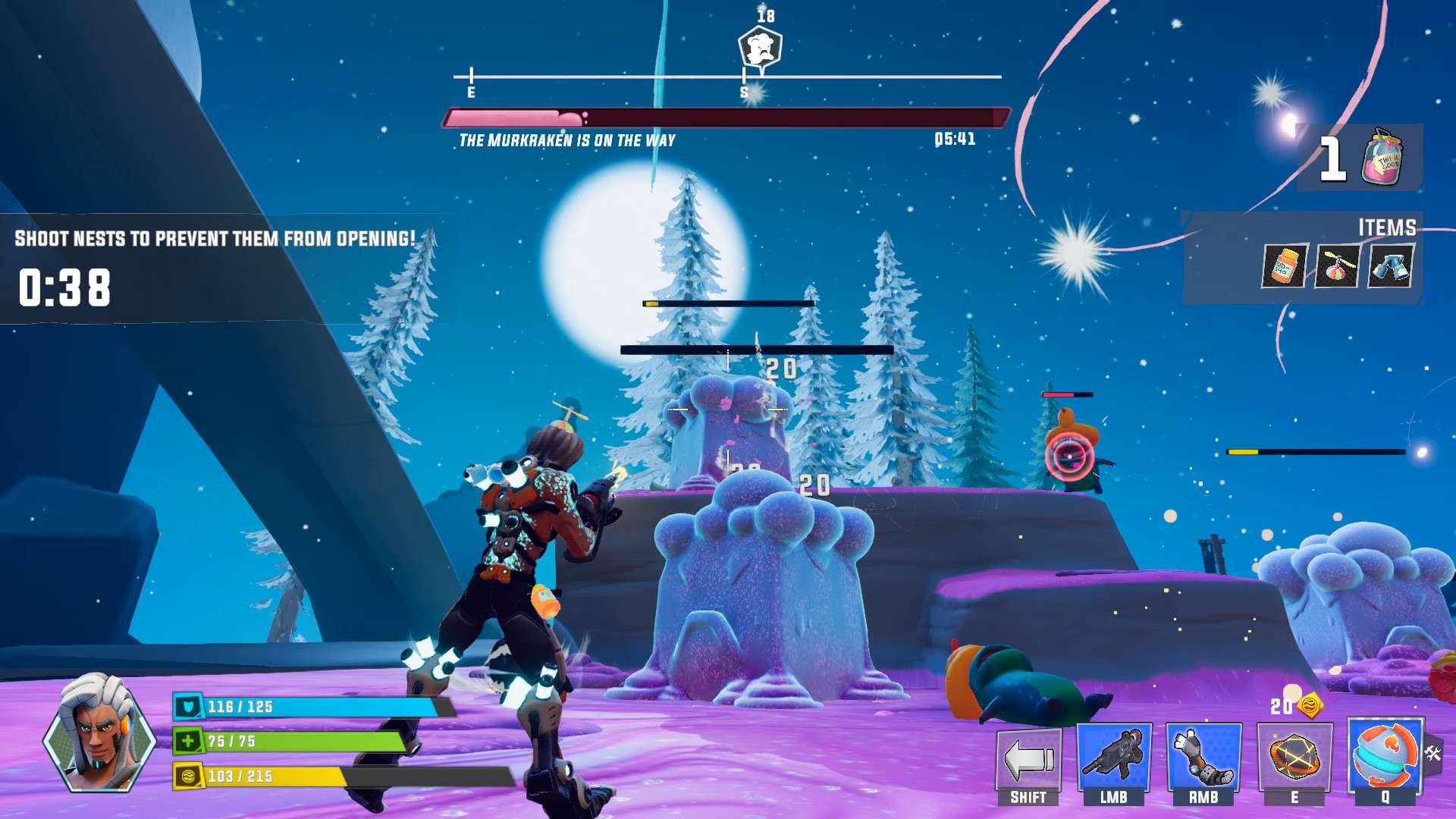Open the wrench and hammer tools tab
Screen dimensions: 1456x819
[x=1433, y=753]
